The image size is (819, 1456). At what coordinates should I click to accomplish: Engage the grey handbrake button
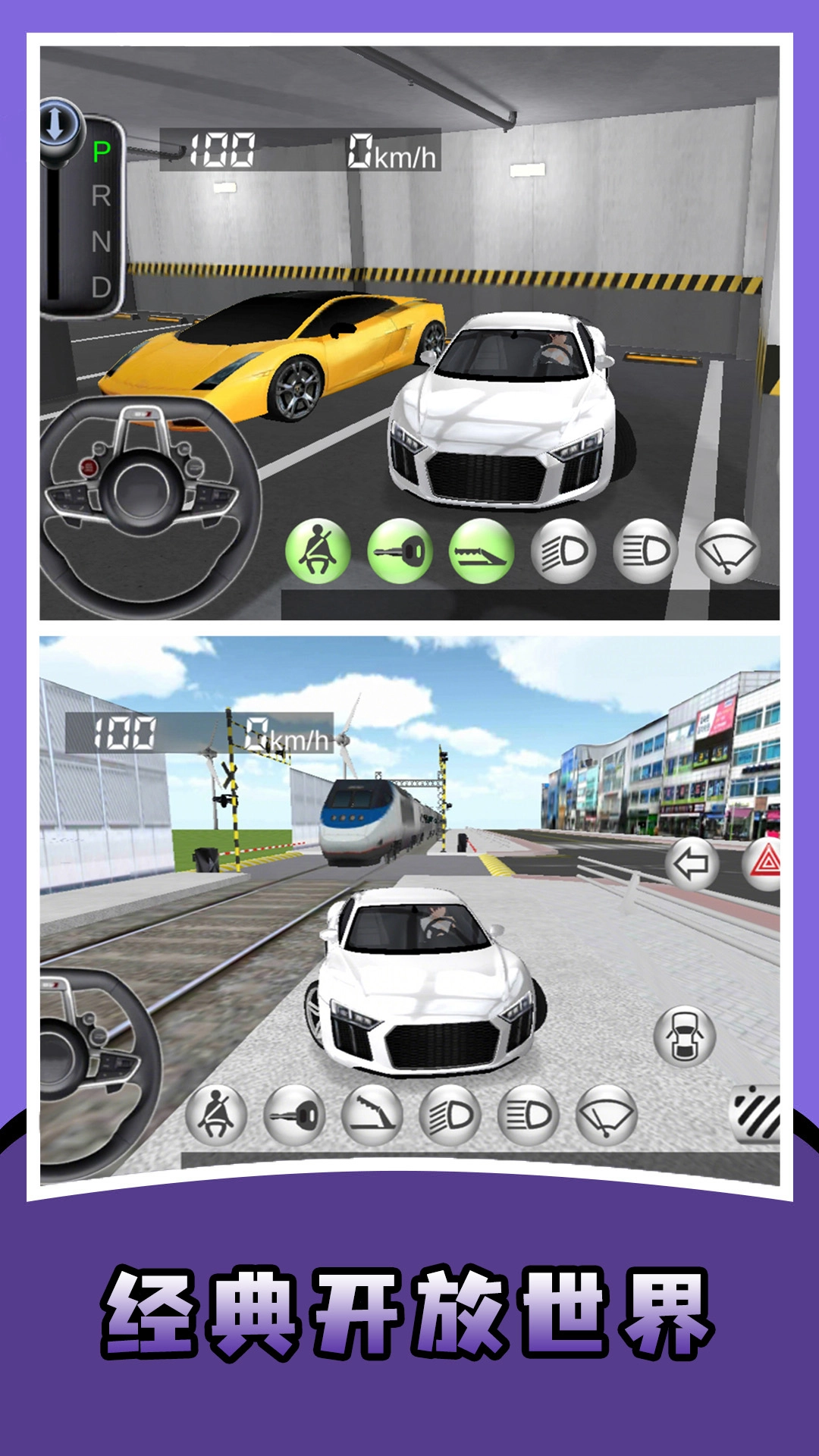pyautogui.click(x=372, y=1115)
